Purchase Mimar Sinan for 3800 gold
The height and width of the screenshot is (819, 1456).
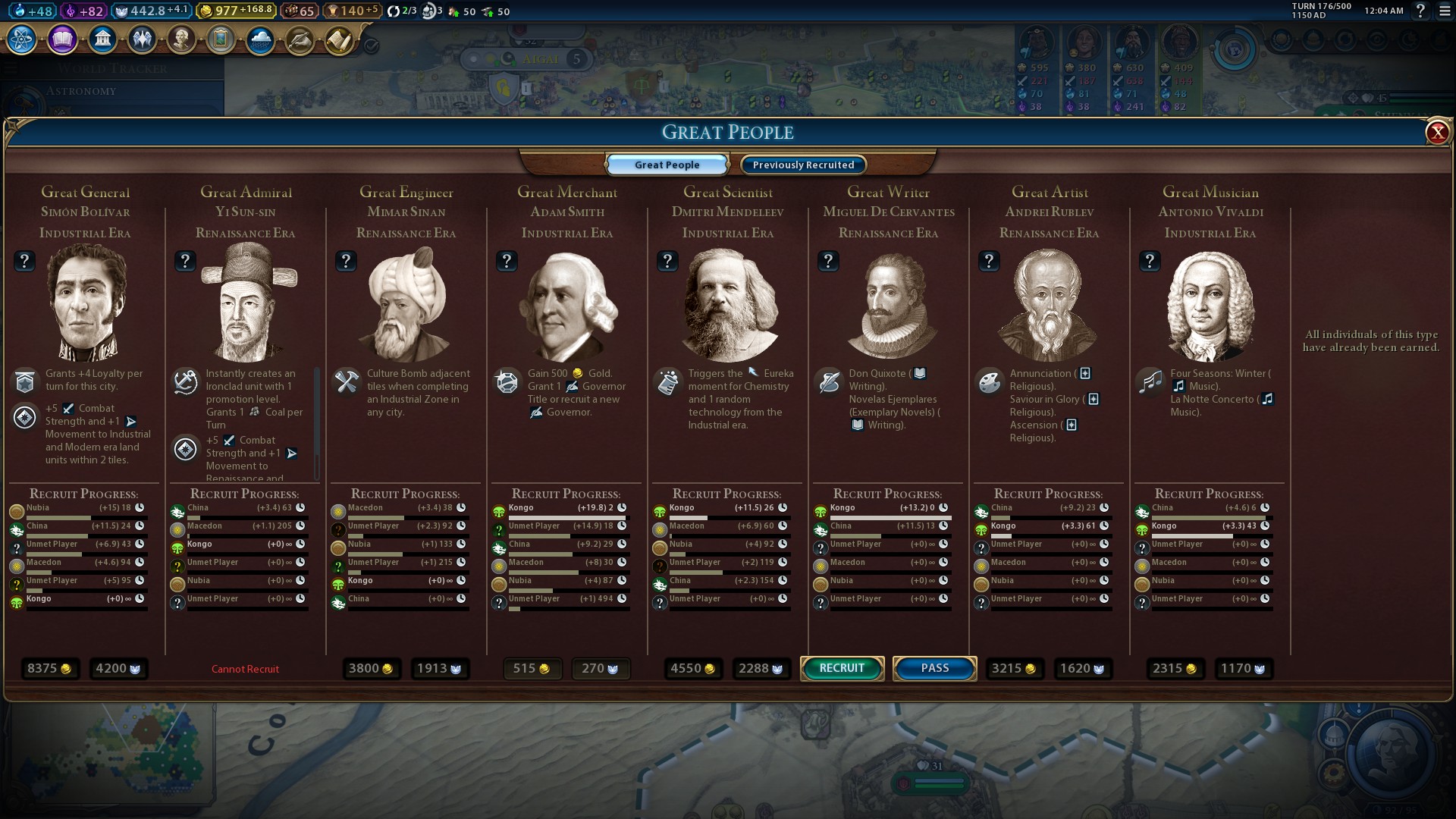point(370,669)
